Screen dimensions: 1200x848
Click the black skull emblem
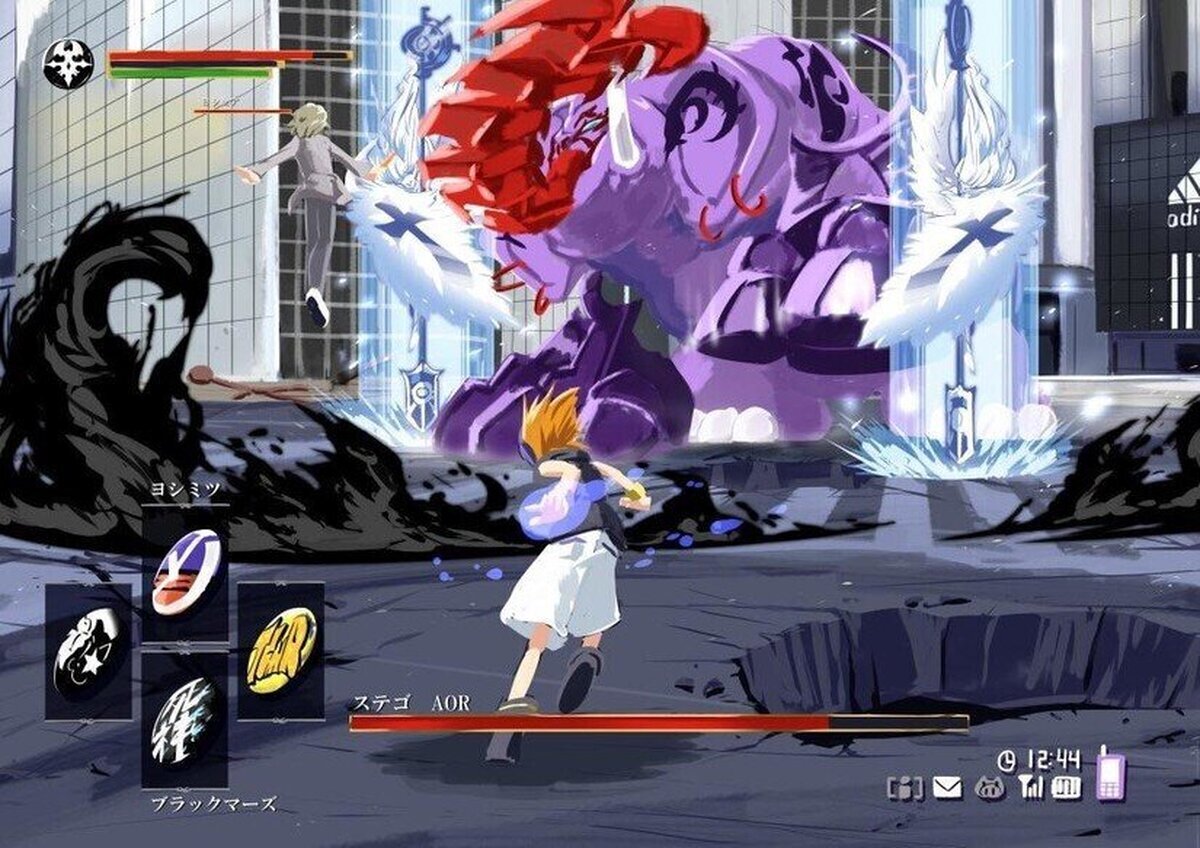(x=68, y=64)
